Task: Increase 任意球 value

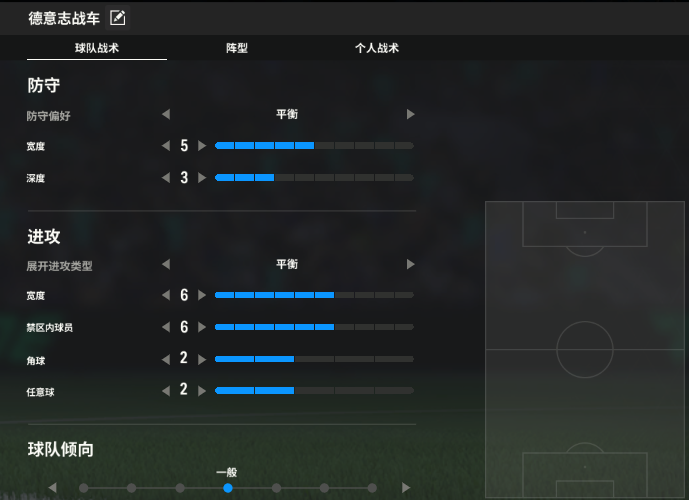Action: pyautogui.click(x=202, y=390)
